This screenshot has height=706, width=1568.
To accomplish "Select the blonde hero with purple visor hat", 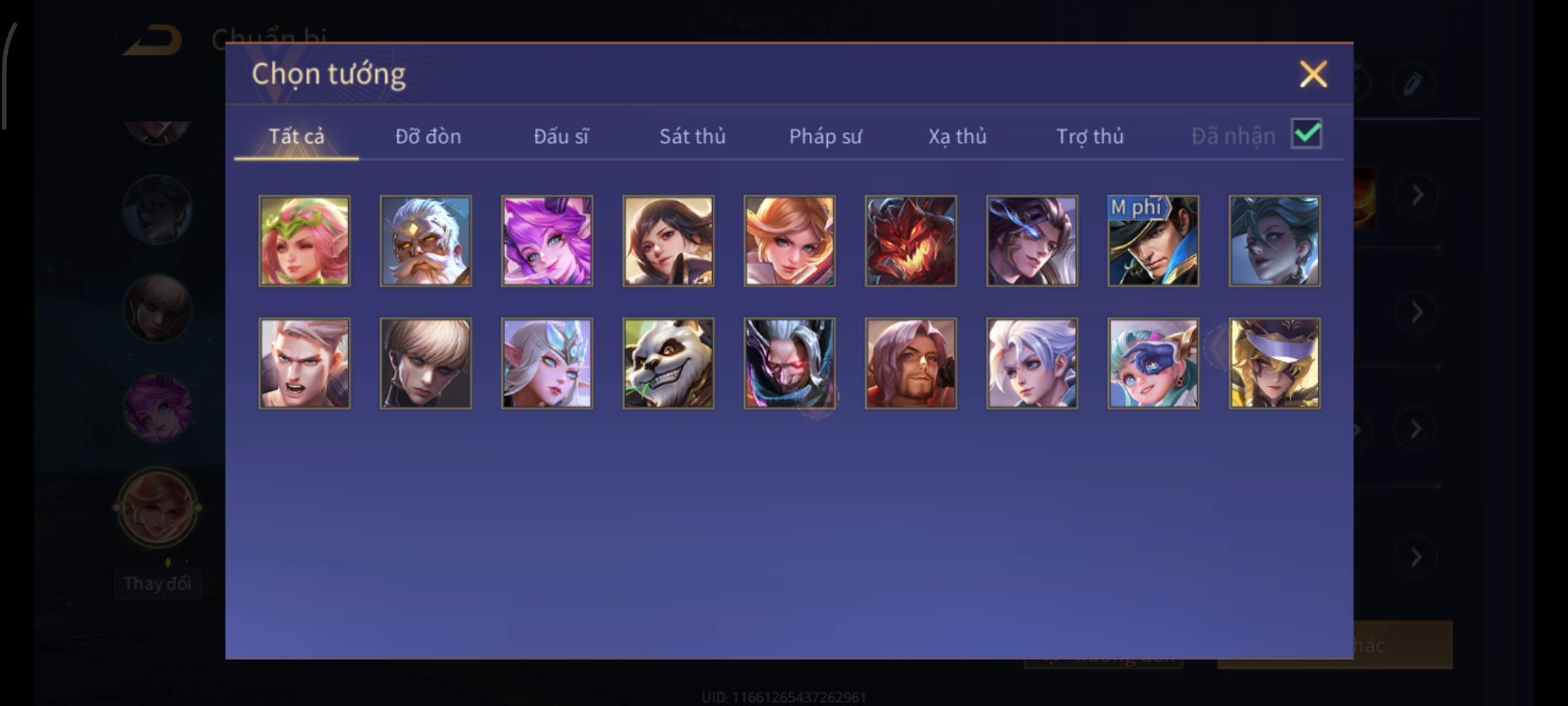I will pos(1274,363).
